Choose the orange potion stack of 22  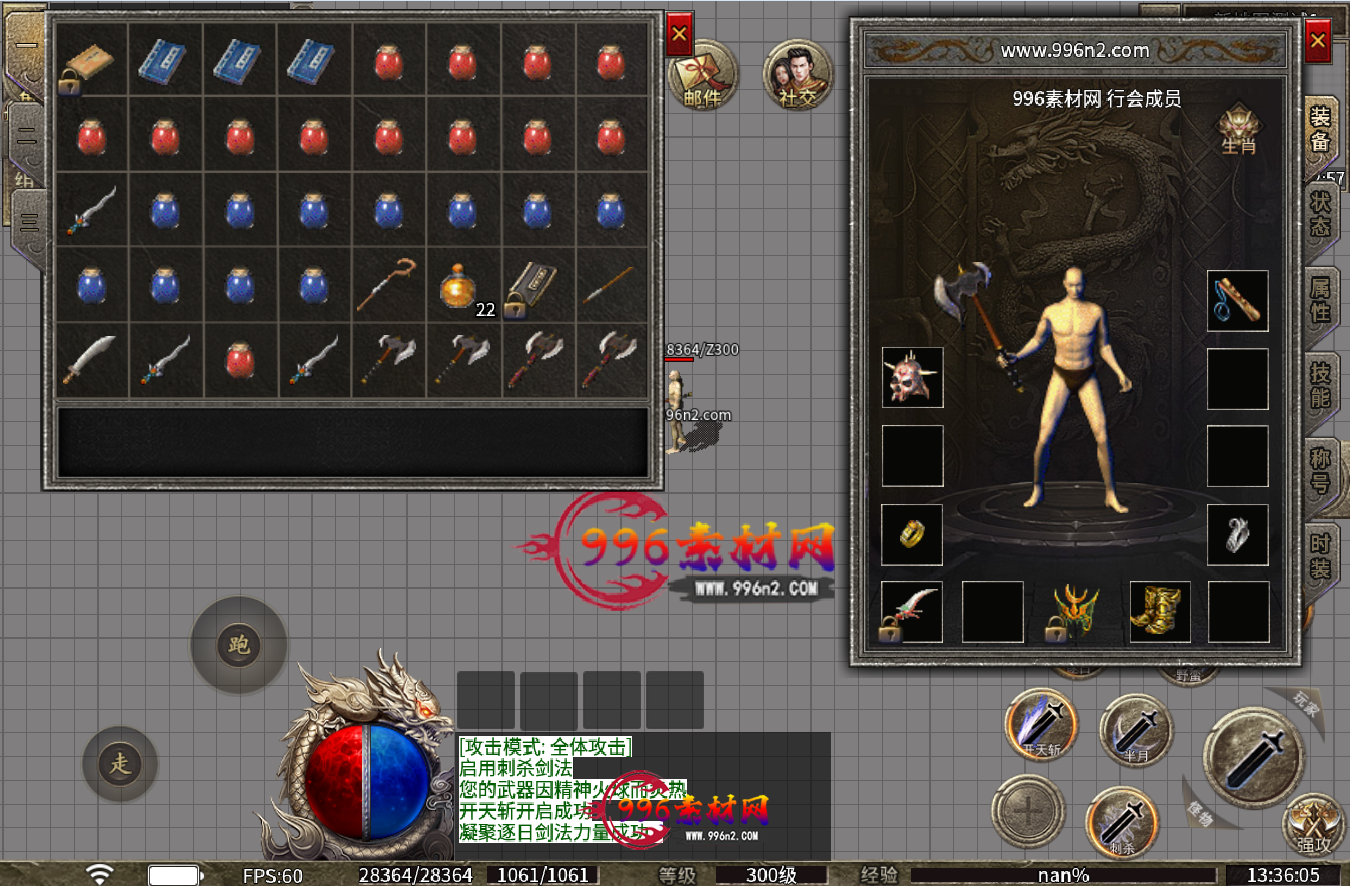click(463, 285)
